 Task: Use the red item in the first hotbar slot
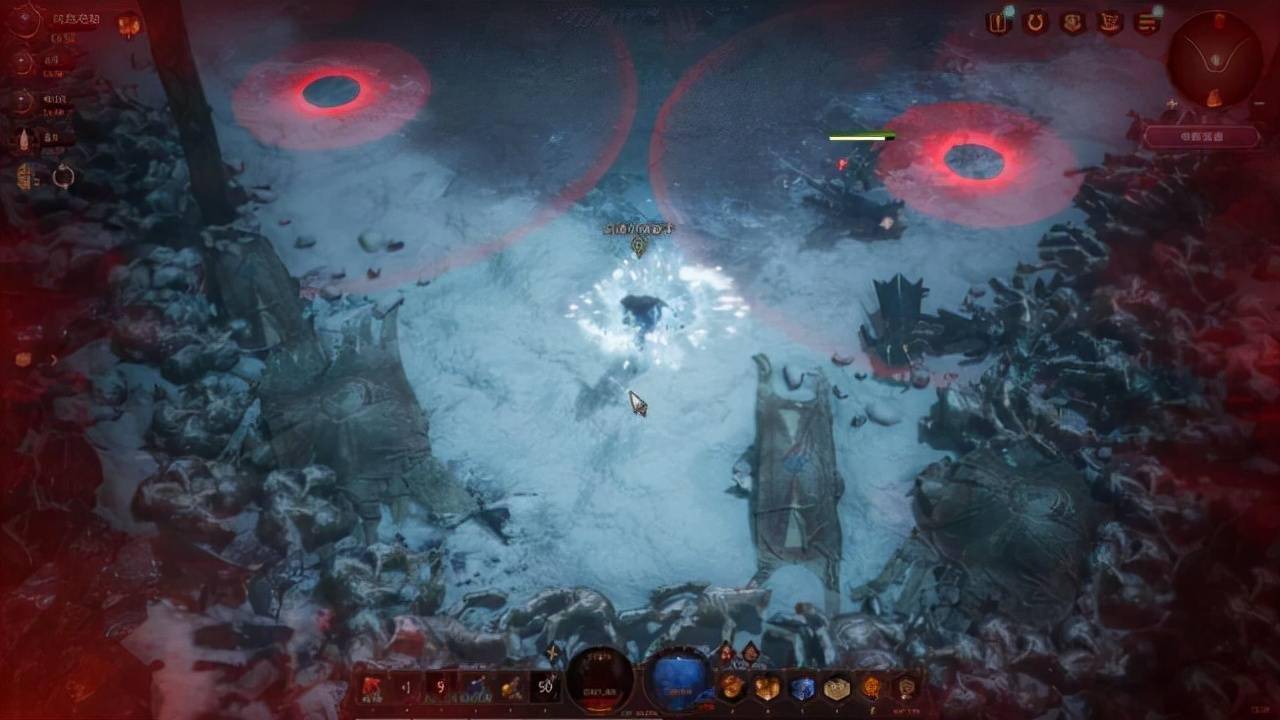tap(372, 687)
